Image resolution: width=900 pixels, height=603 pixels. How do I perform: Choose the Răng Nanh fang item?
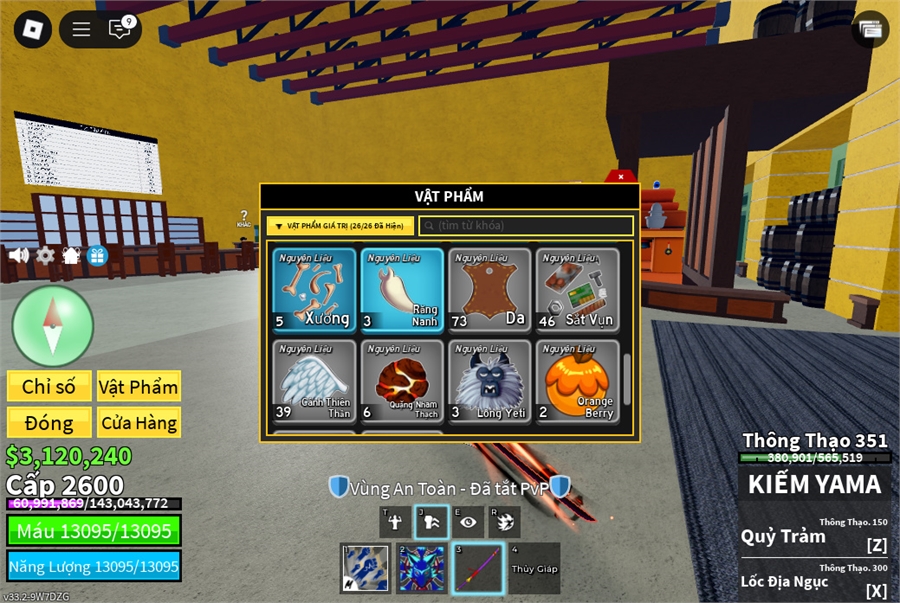point(402,289)
